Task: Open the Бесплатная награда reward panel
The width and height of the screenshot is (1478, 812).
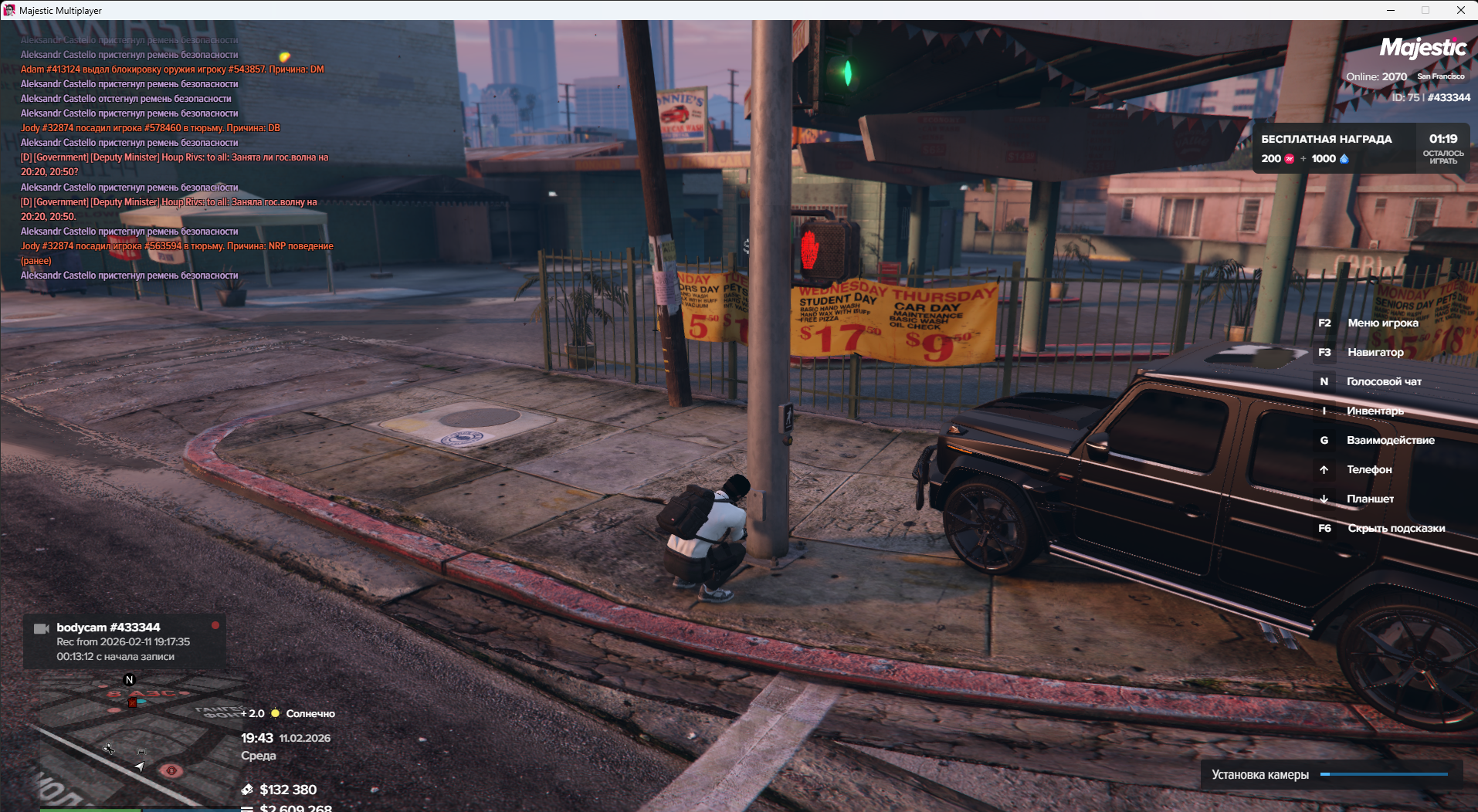Action: pos(1361,148)
